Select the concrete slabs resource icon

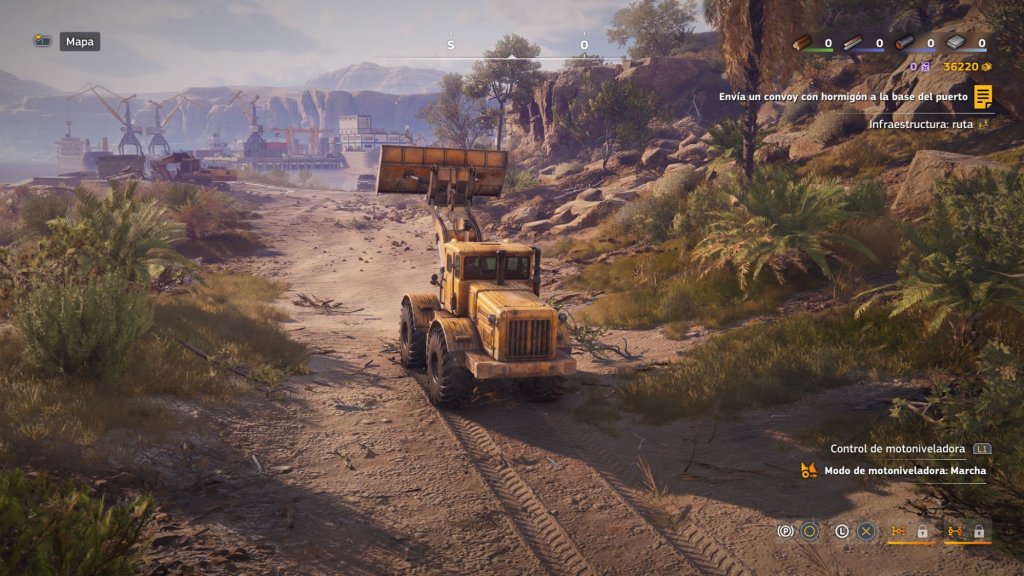[955, 43]
